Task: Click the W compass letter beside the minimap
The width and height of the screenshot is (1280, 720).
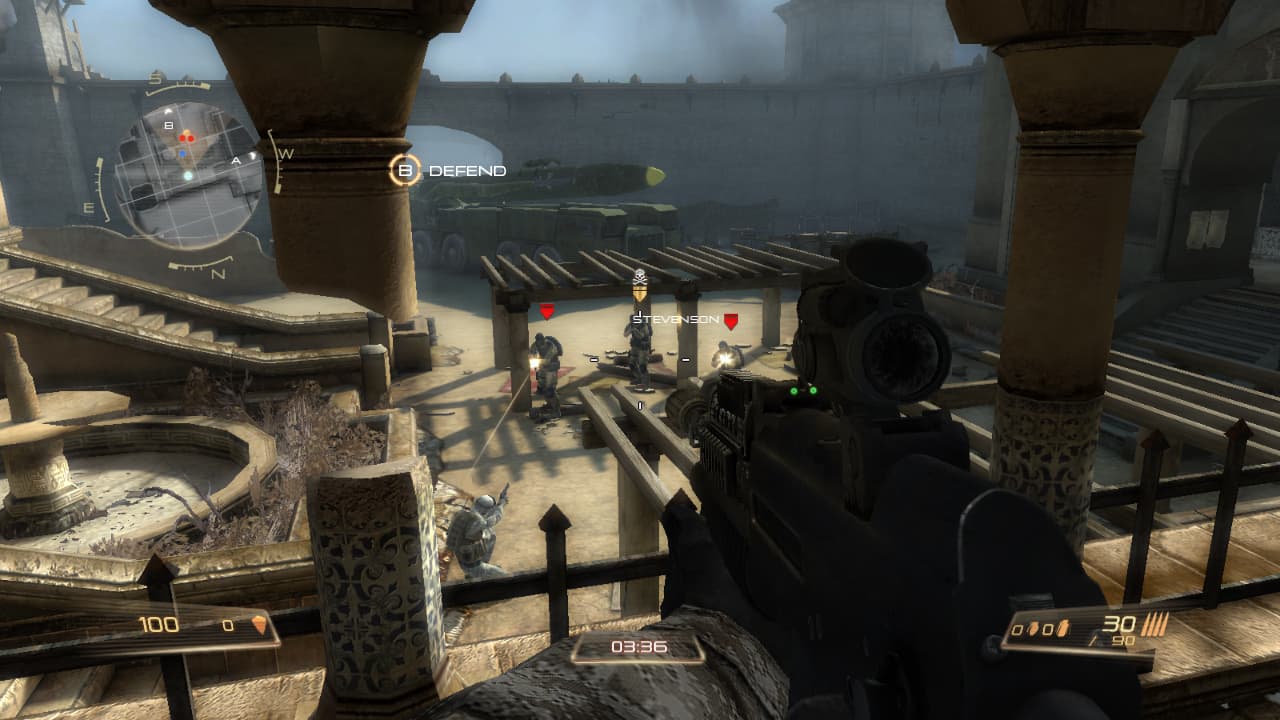Action: pos(286,153)
